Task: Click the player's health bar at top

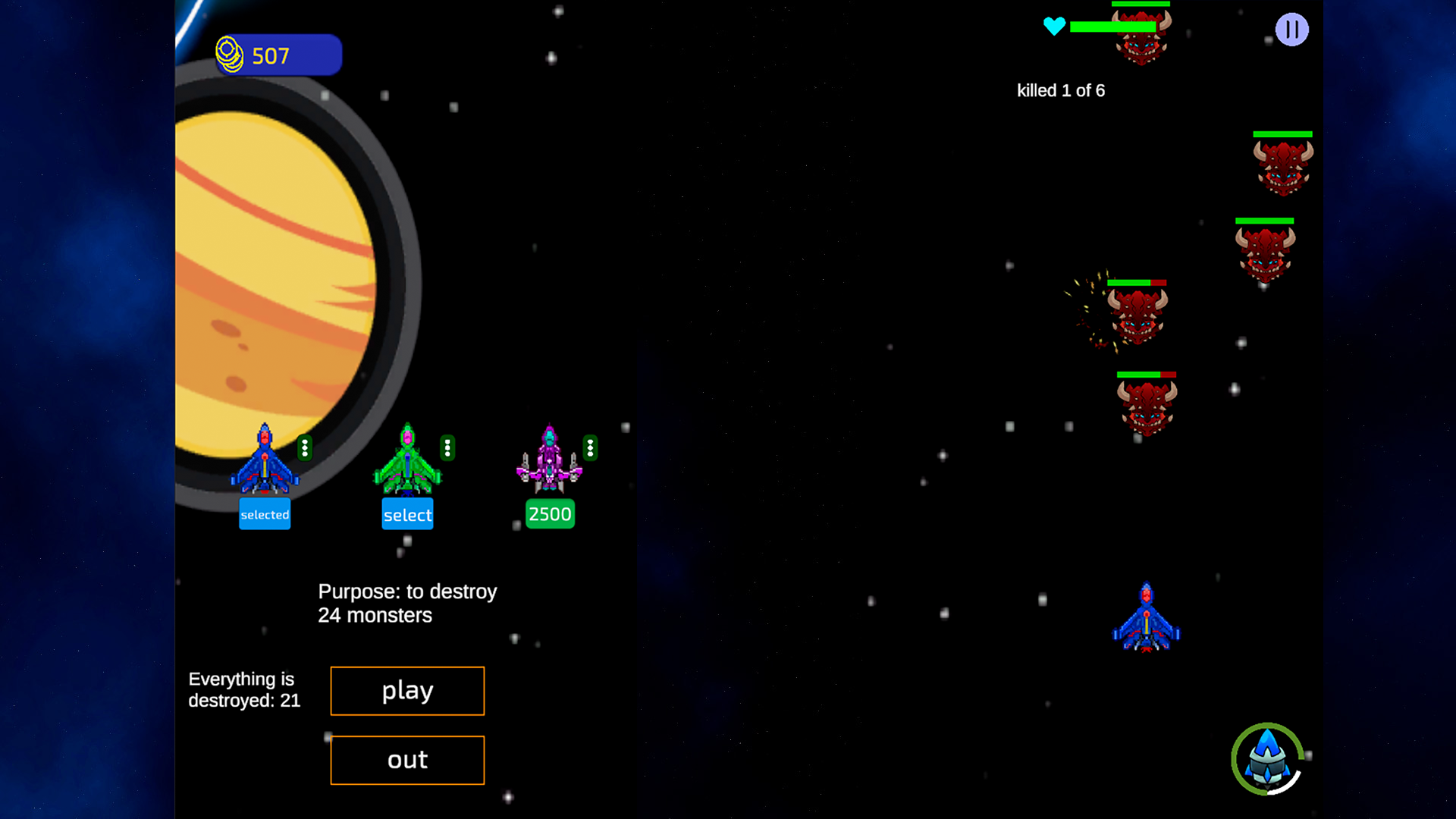Action: click(x=1115, y=25)
